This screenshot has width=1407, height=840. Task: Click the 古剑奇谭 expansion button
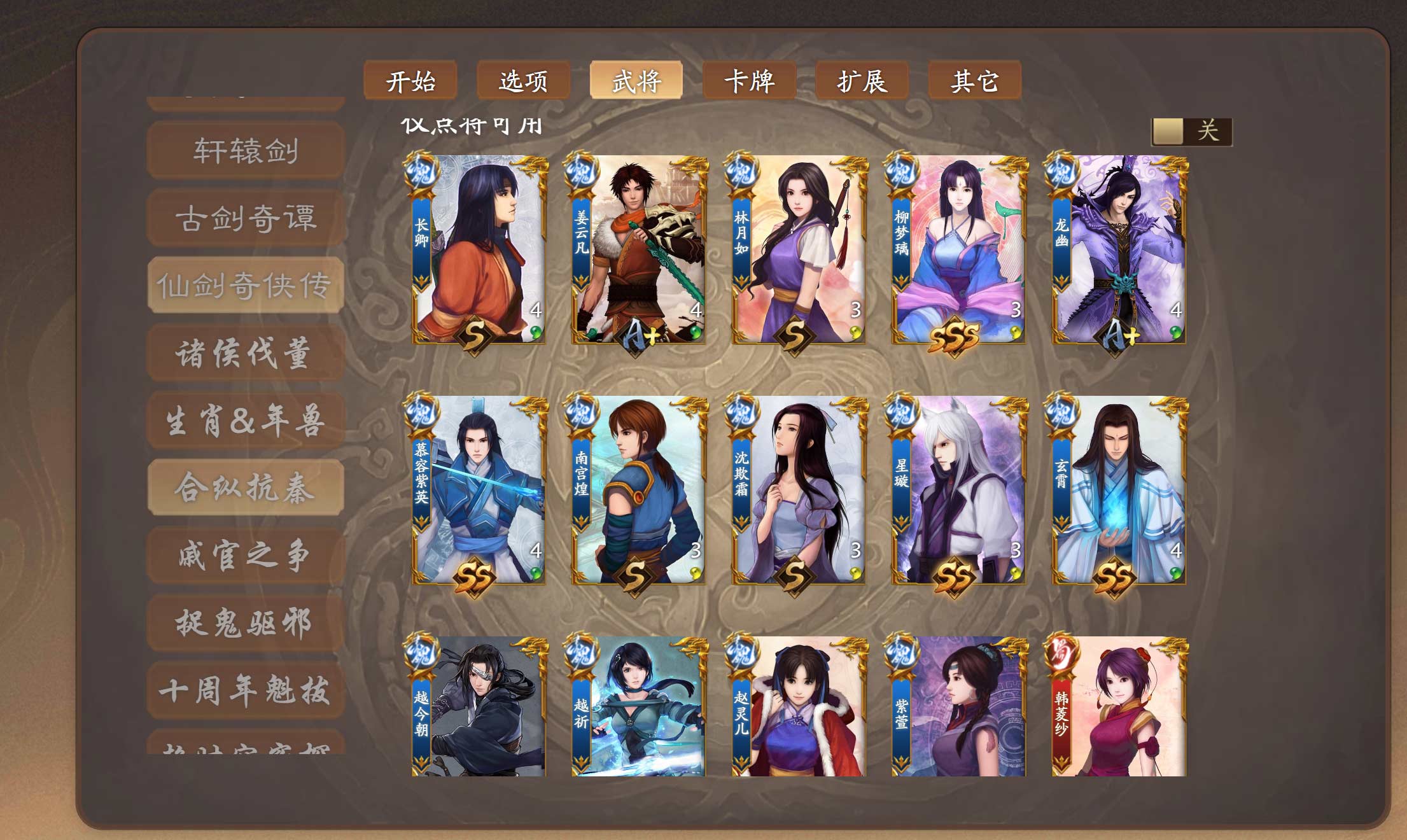pos(245,218)
